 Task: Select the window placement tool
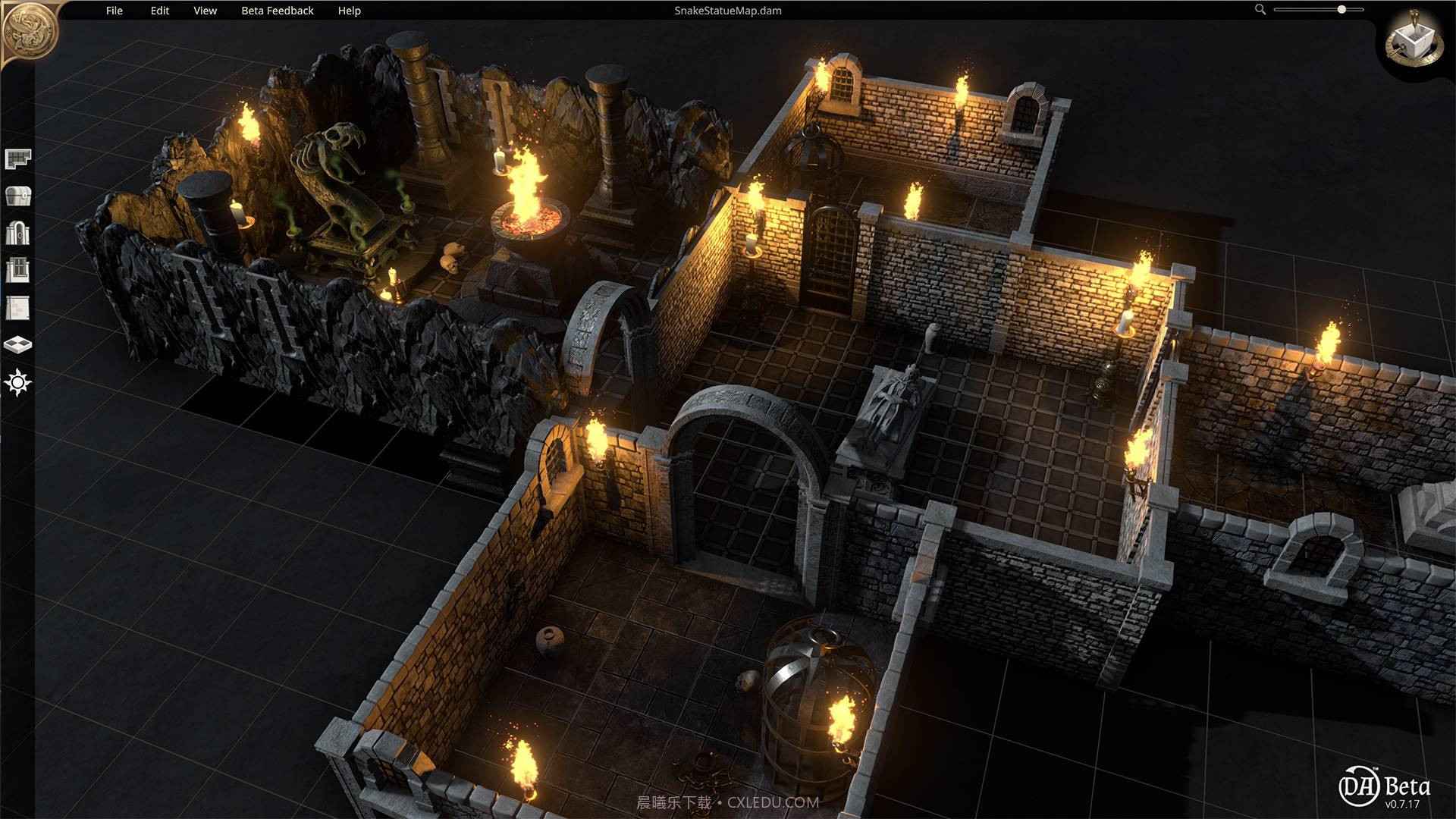[x=19, y=270]
